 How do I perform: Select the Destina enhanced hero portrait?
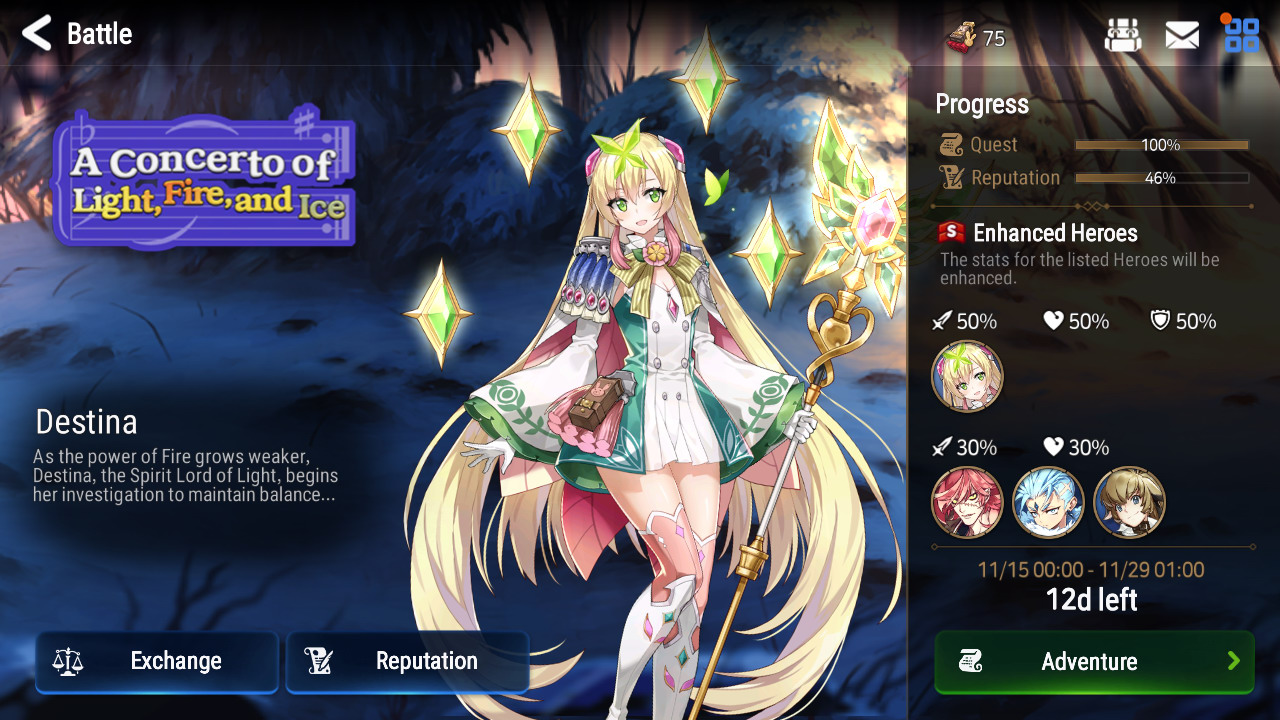pyautogui.click(x=967, y=377)
